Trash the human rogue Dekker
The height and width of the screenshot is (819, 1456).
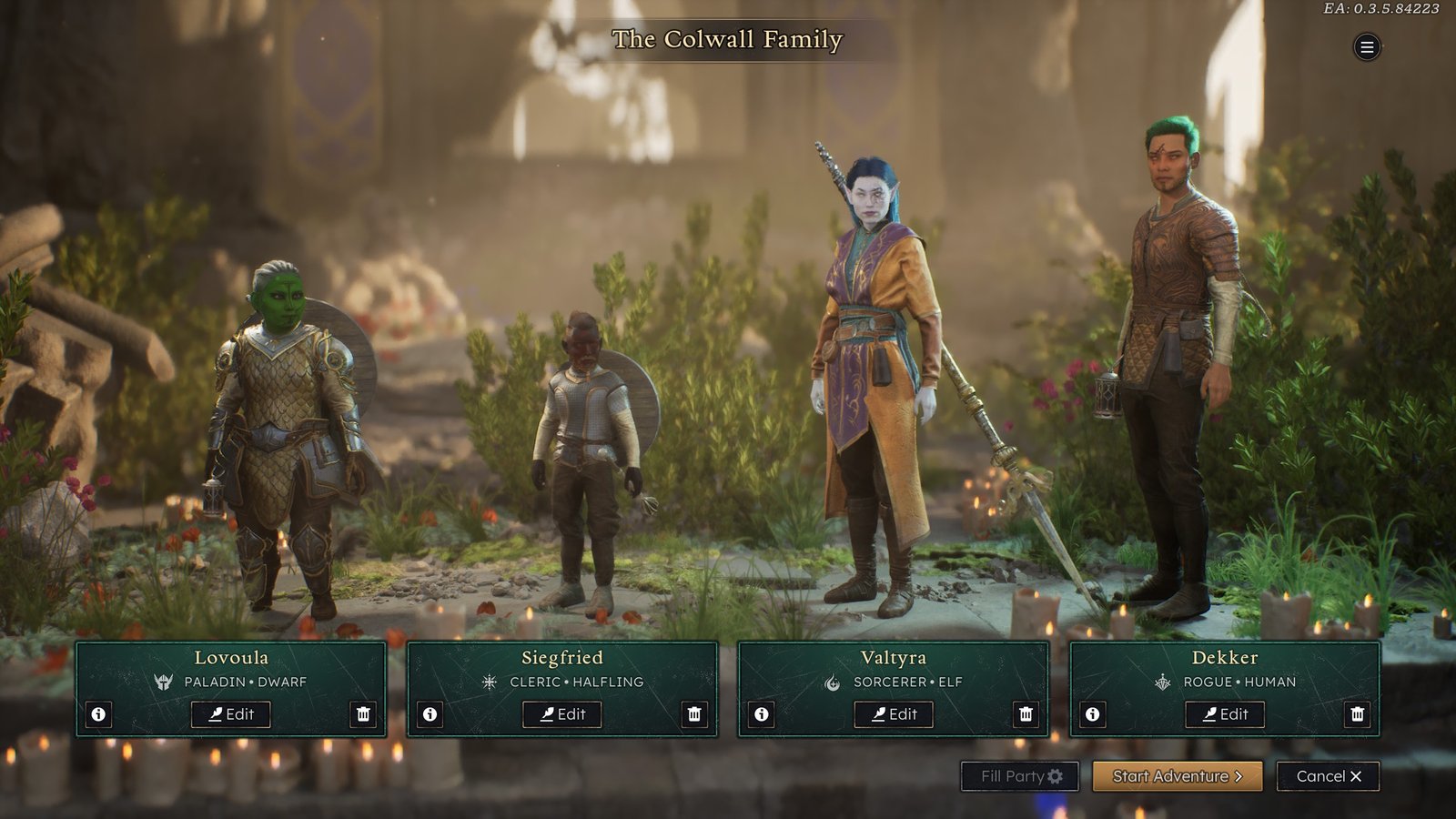tap(1357, 714)
